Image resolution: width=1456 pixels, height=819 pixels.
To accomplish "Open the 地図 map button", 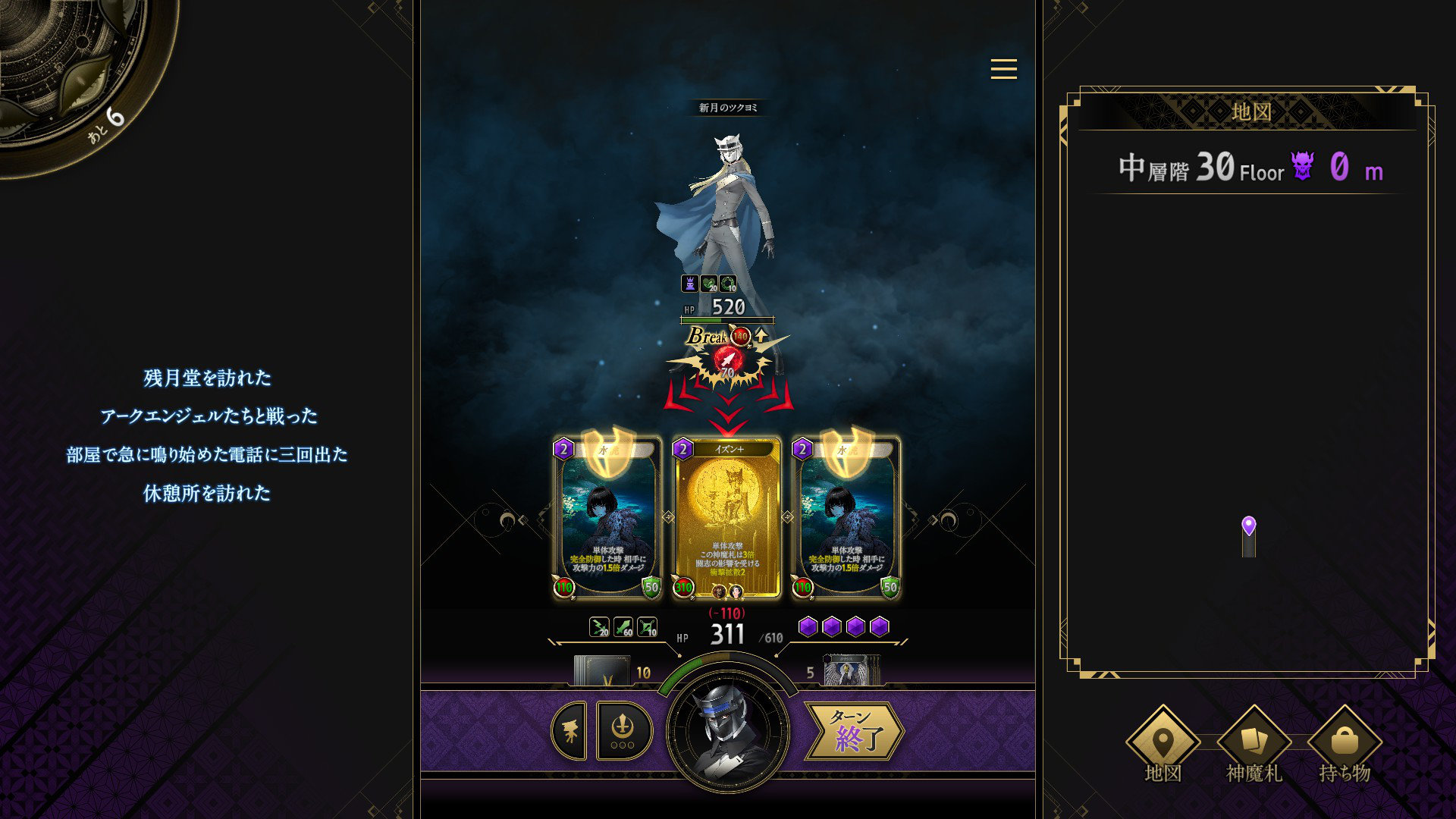I will (x=1163, y=742).
